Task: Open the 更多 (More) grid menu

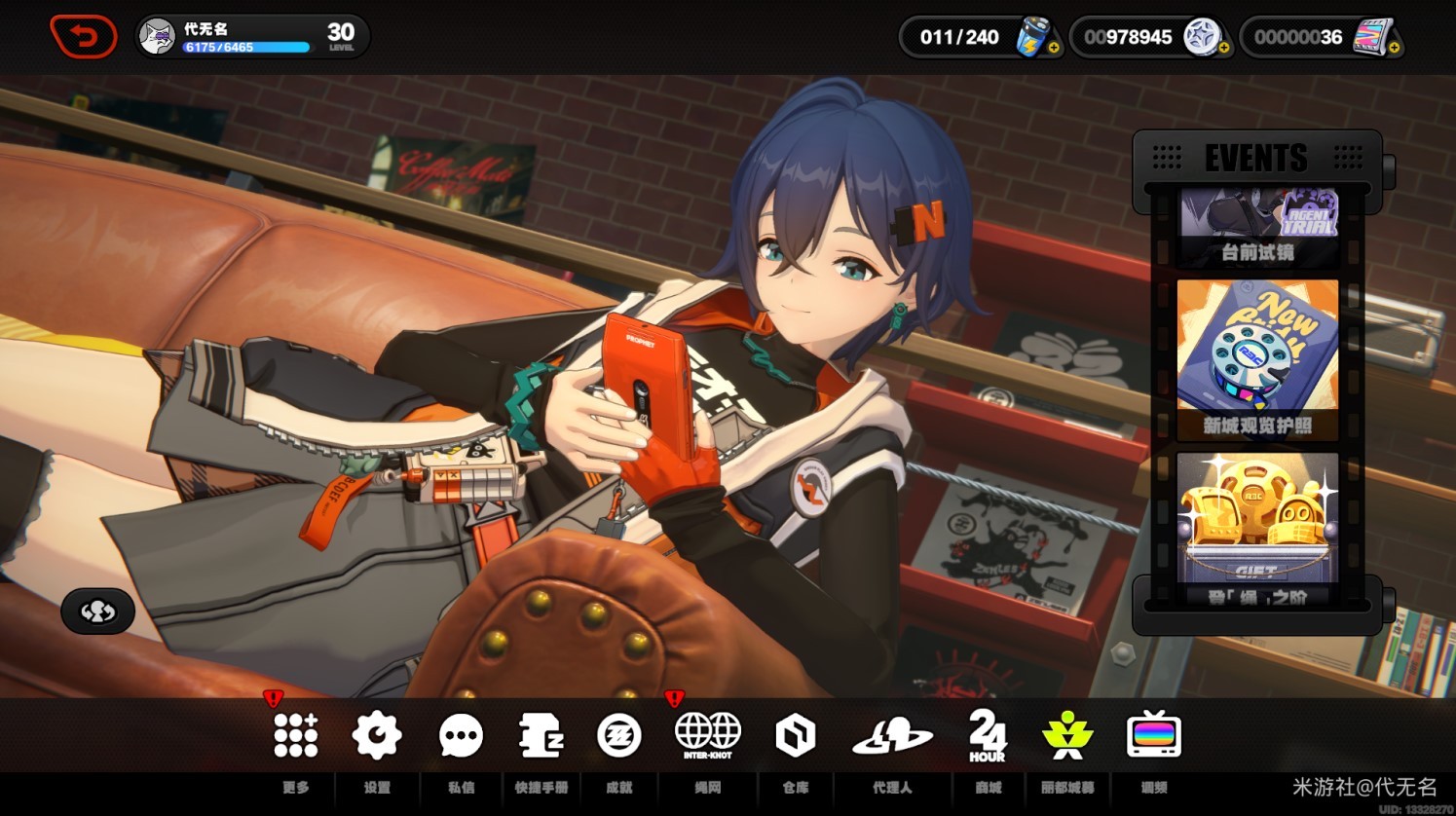Action: [x=295, y=735]
